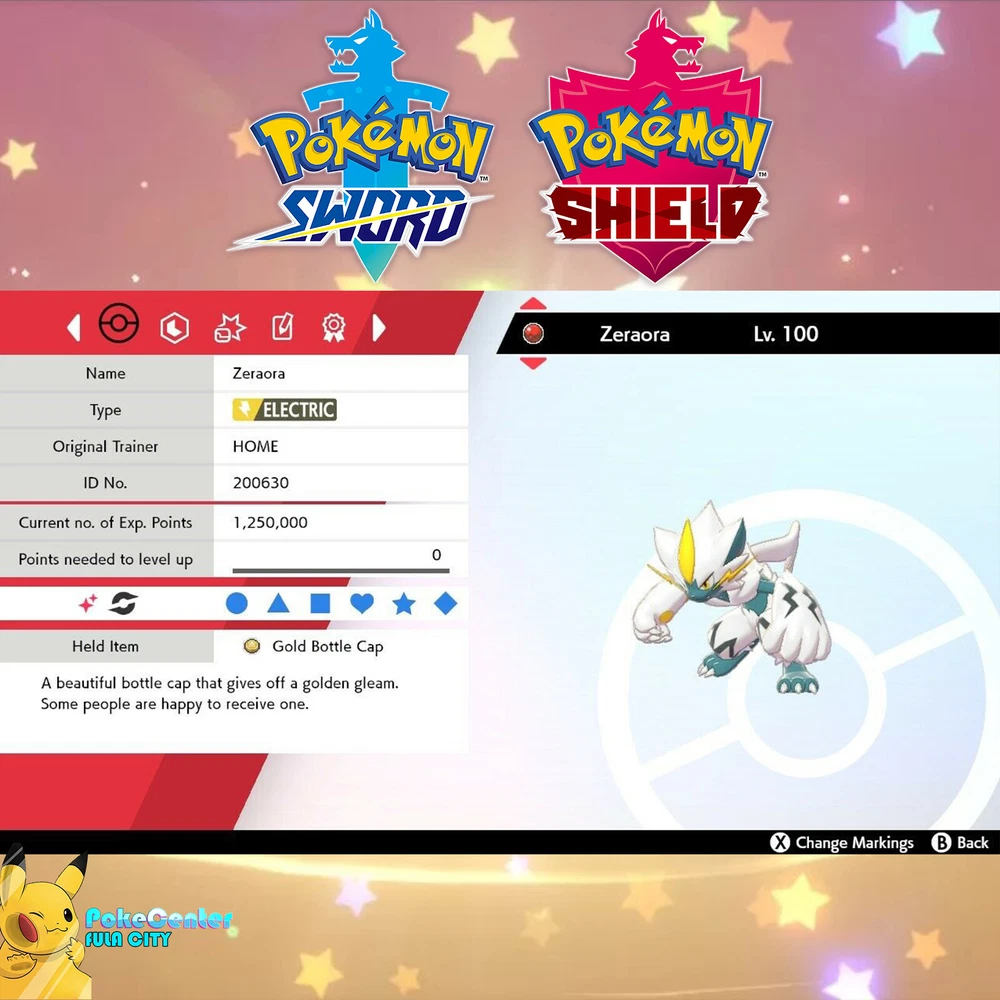The height and width of the screenshot is (1000, 1000).
Task: Toggle the blue triangle marking
Action: [x=278, y=603]
